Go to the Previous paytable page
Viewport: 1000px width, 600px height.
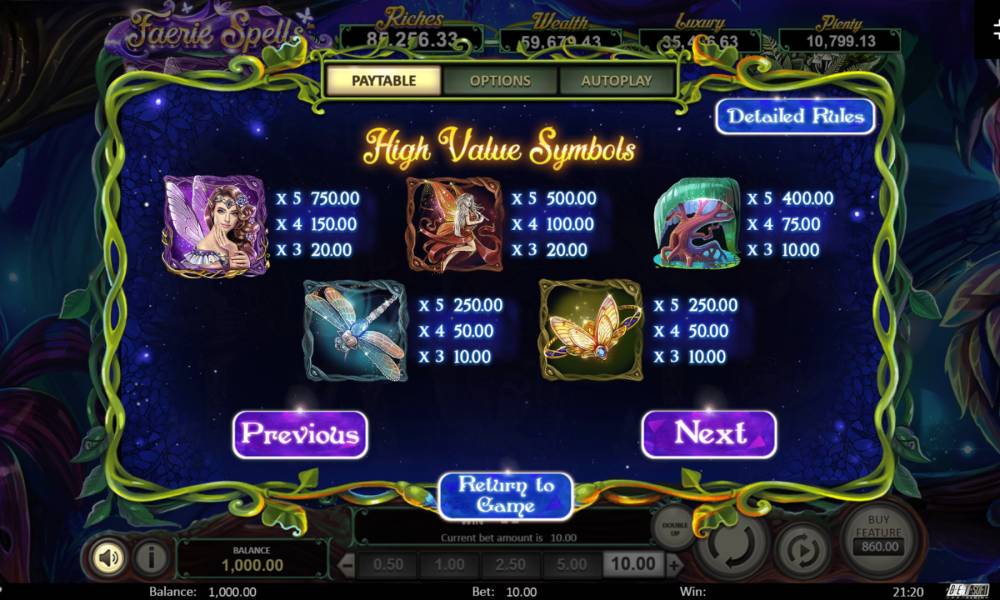pyautogui.click(x=300, y=434)
